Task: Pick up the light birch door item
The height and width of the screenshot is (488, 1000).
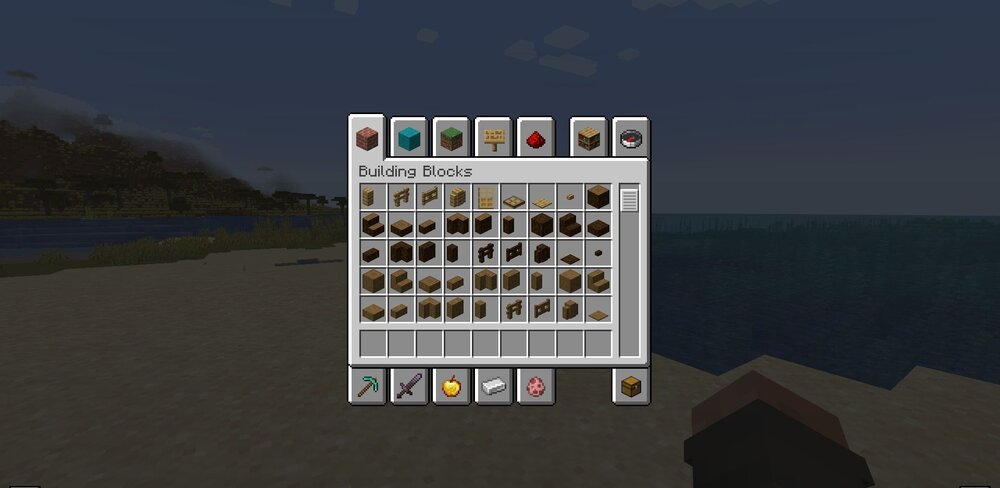Action: click(486, 197)
